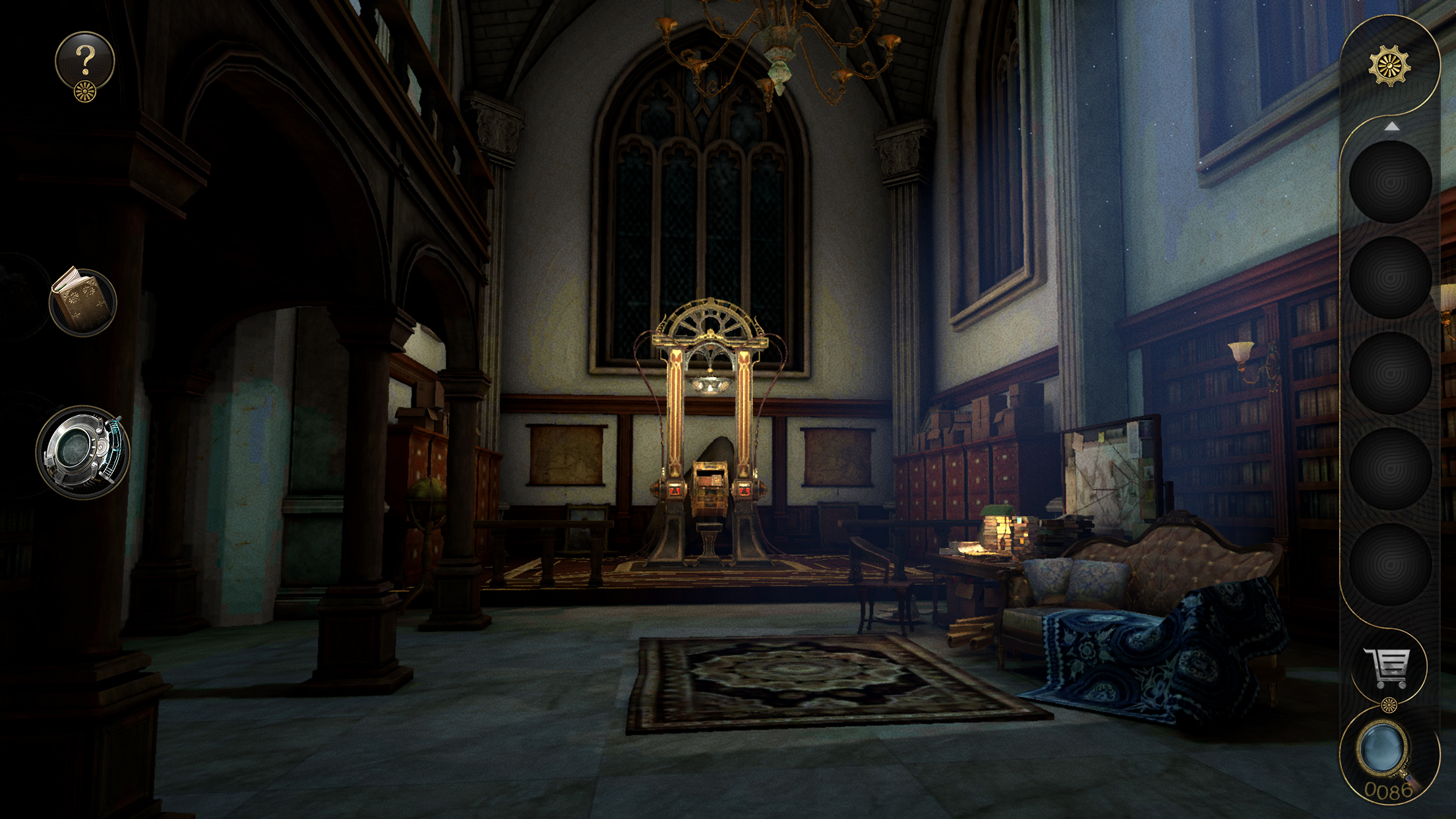Click the gold sunburst medallion below the hint icon

click(84, 91)
